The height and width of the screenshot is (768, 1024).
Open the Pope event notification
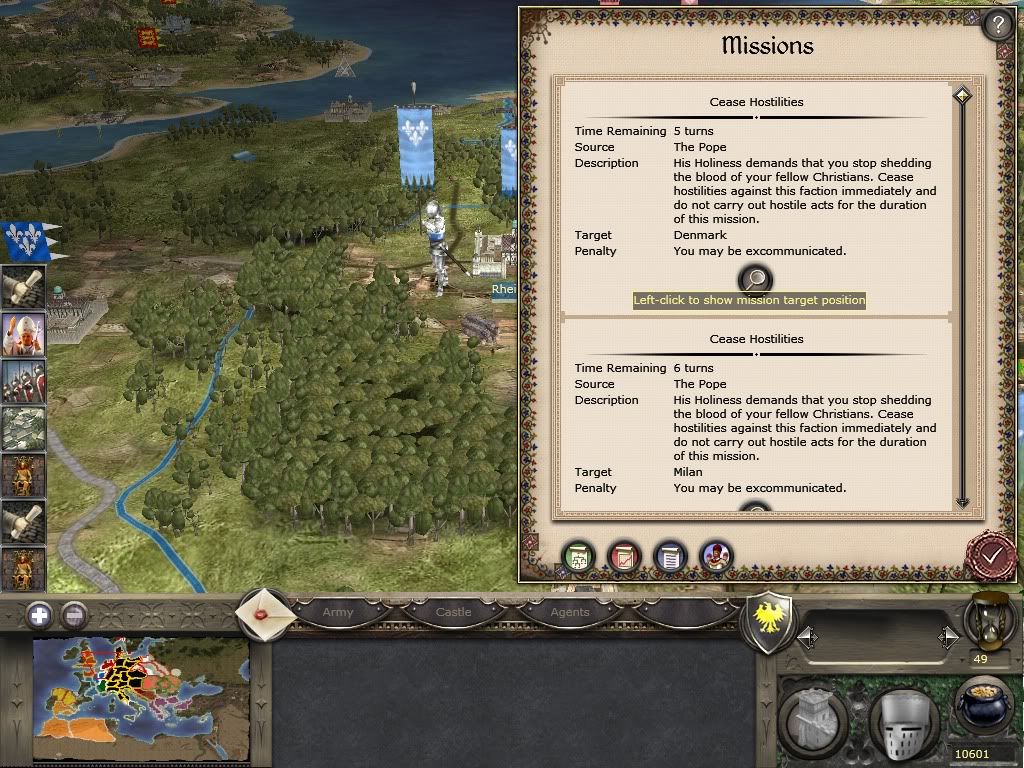pos(21,336)
